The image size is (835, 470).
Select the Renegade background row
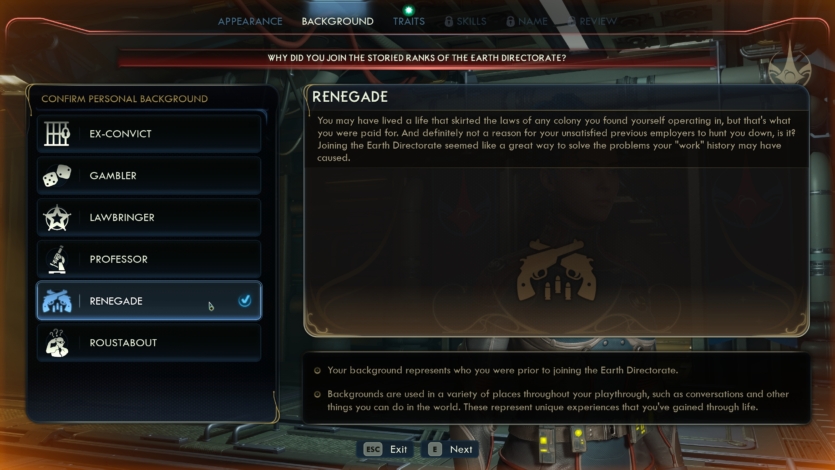point(149,301)
